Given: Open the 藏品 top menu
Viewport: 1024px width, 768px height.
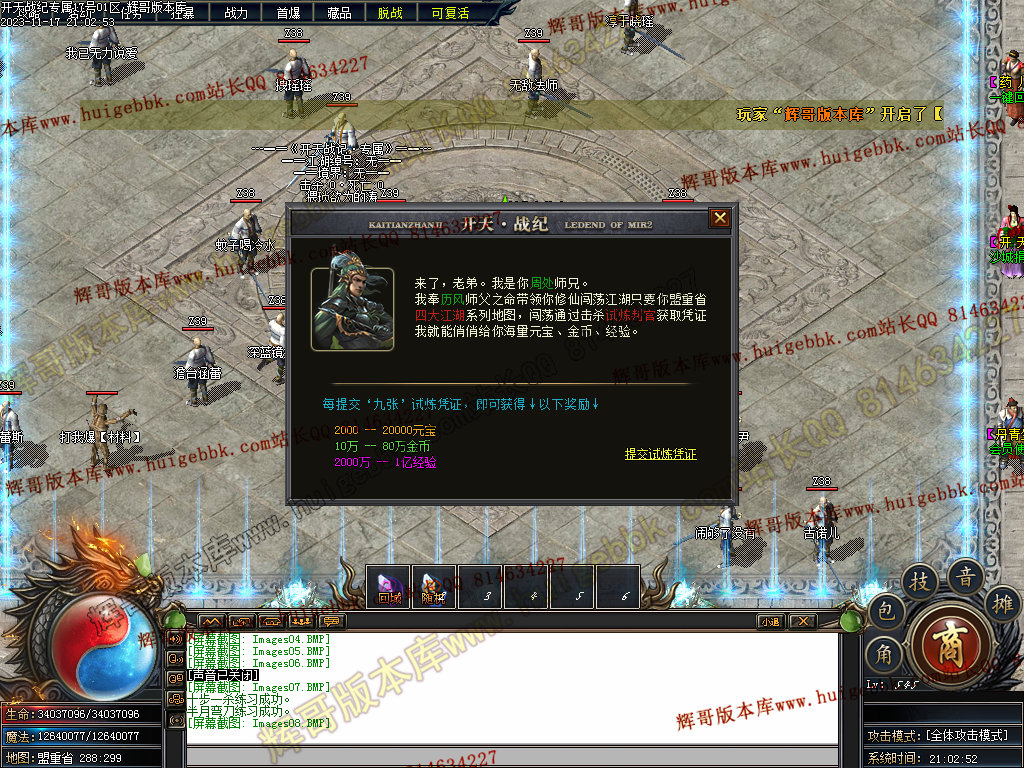Looking at the screenshot, I should click(339, 13).
